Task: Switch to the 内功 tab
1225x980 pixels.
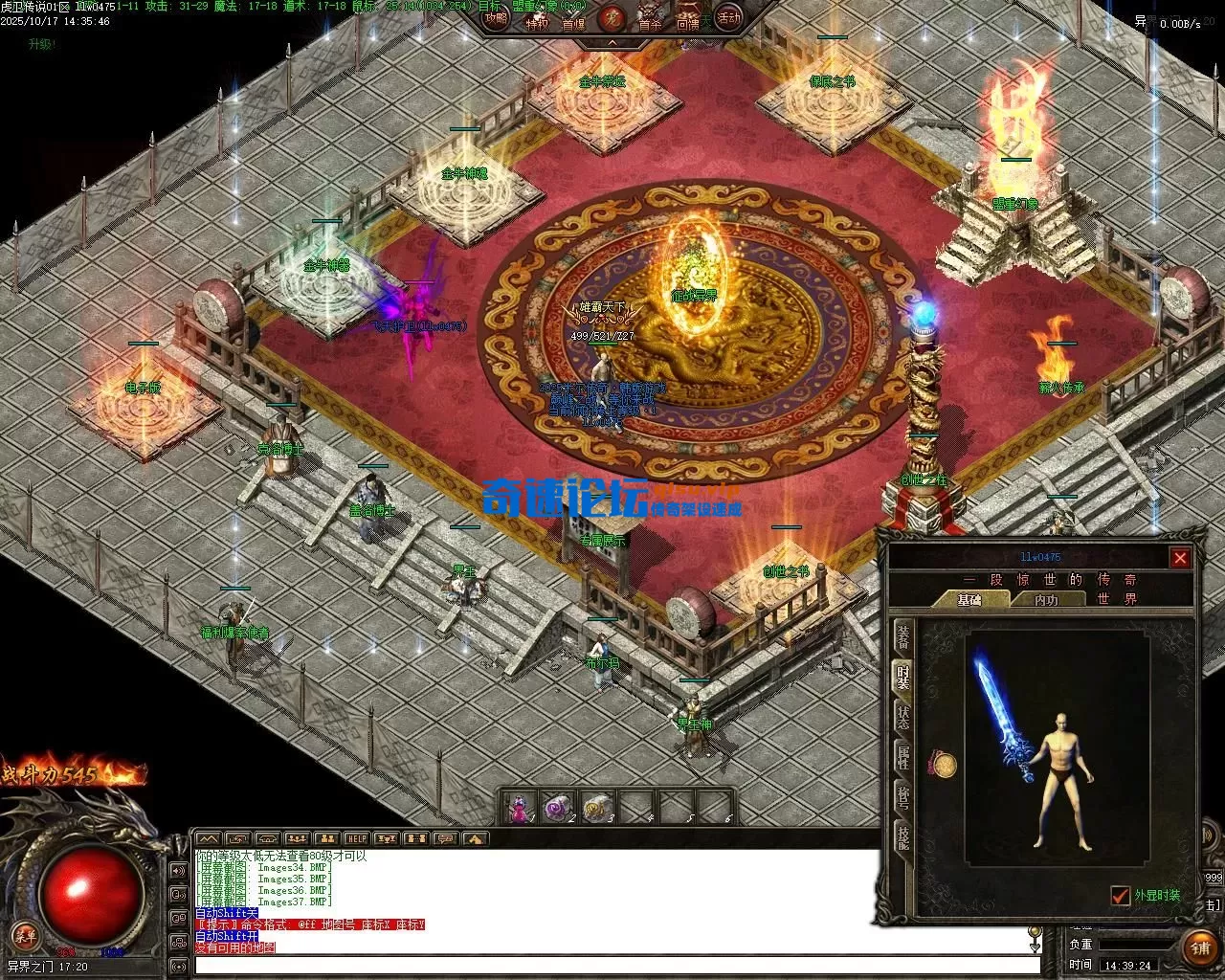Action: [x=1046, y=600]
